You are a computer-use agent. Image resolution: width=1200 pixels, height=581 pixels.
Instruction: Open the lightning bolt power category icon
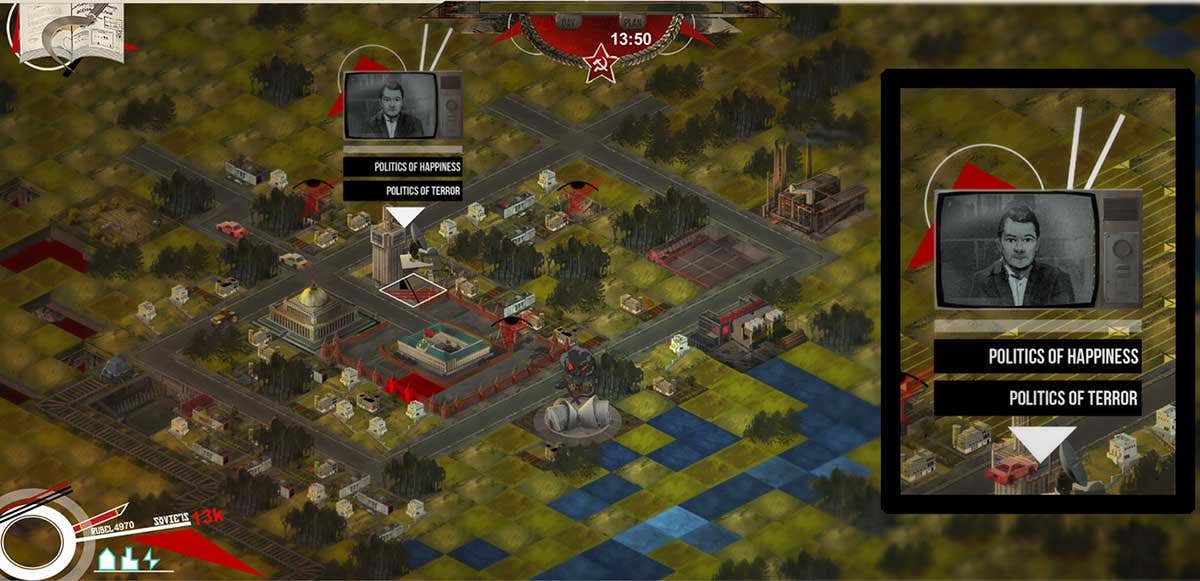click(x=151, y=558)
